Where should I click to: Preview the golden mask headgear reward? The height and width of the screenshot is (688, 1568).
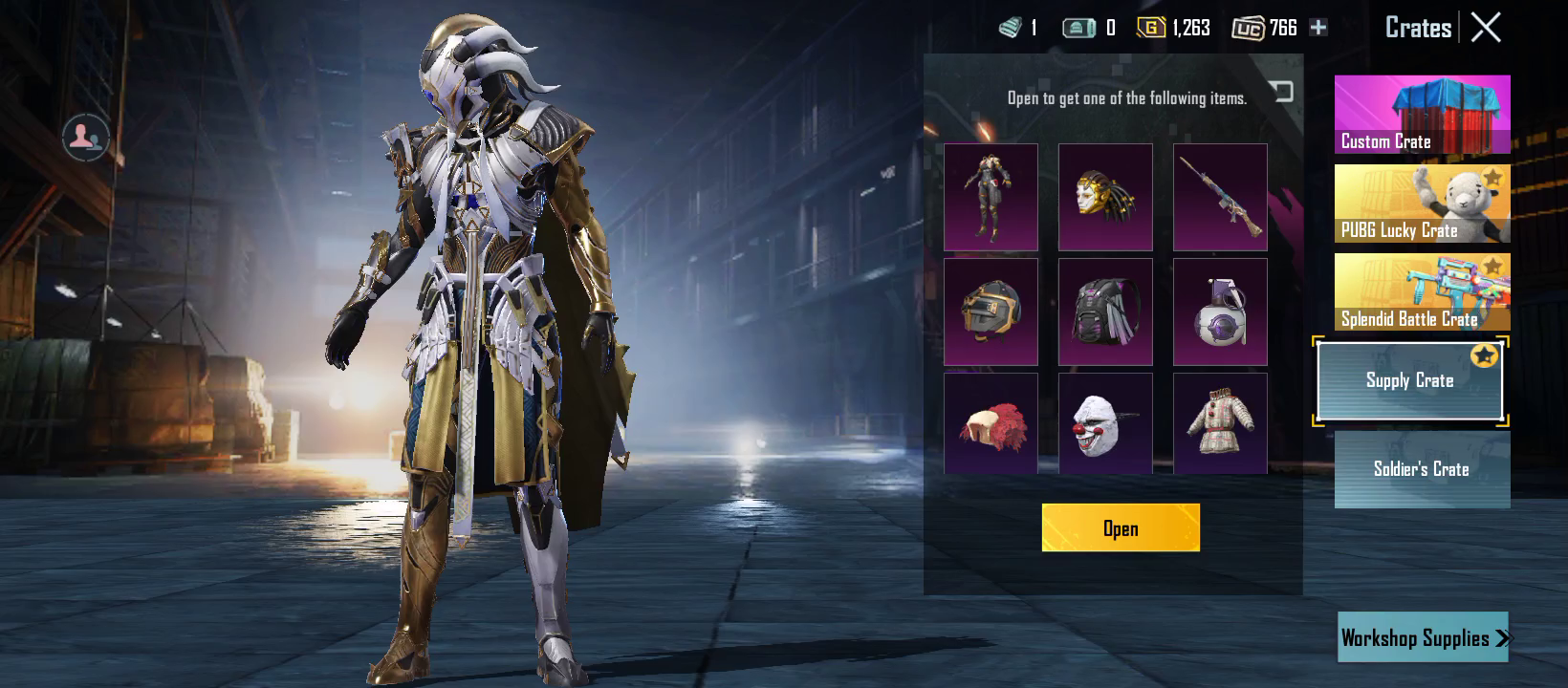pos(1105,197)
